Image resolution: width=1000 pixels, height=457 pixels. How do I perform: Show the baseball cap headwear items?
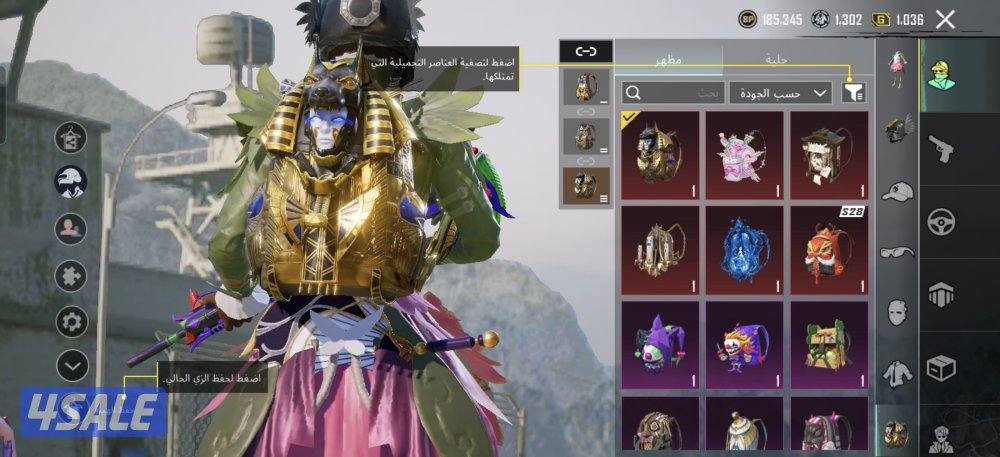(x=897, y=191)
